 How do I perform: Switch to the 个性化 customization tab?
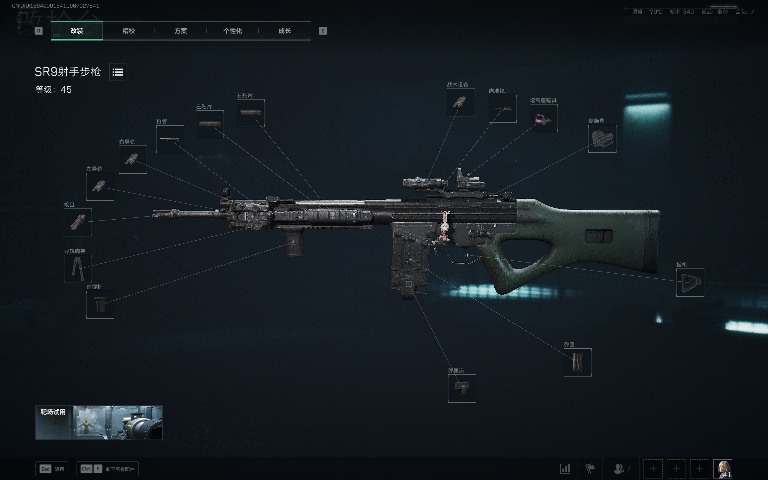point(232,31)
